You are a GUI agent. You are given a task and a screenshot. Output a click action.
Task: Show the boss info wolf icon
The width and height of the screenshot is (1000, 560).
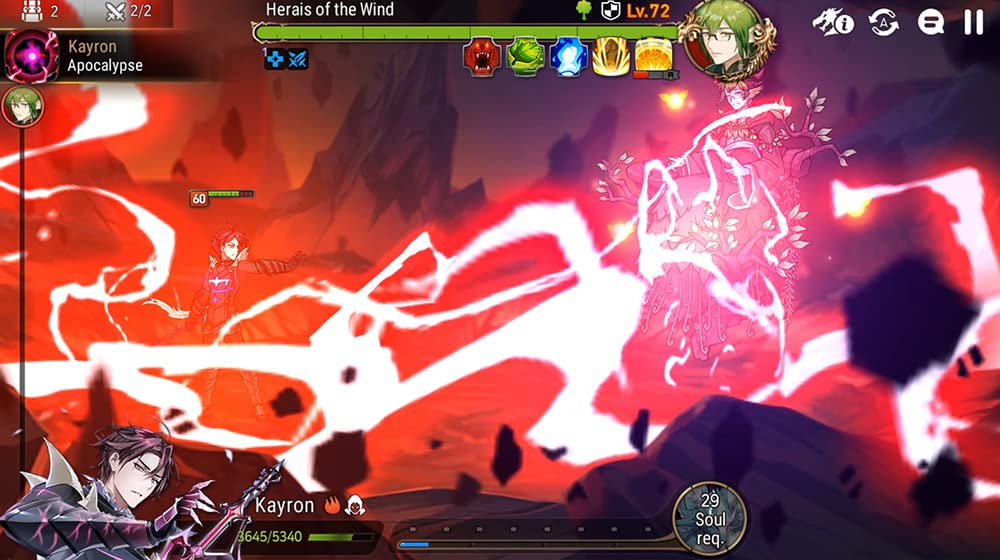coord(832,22)
